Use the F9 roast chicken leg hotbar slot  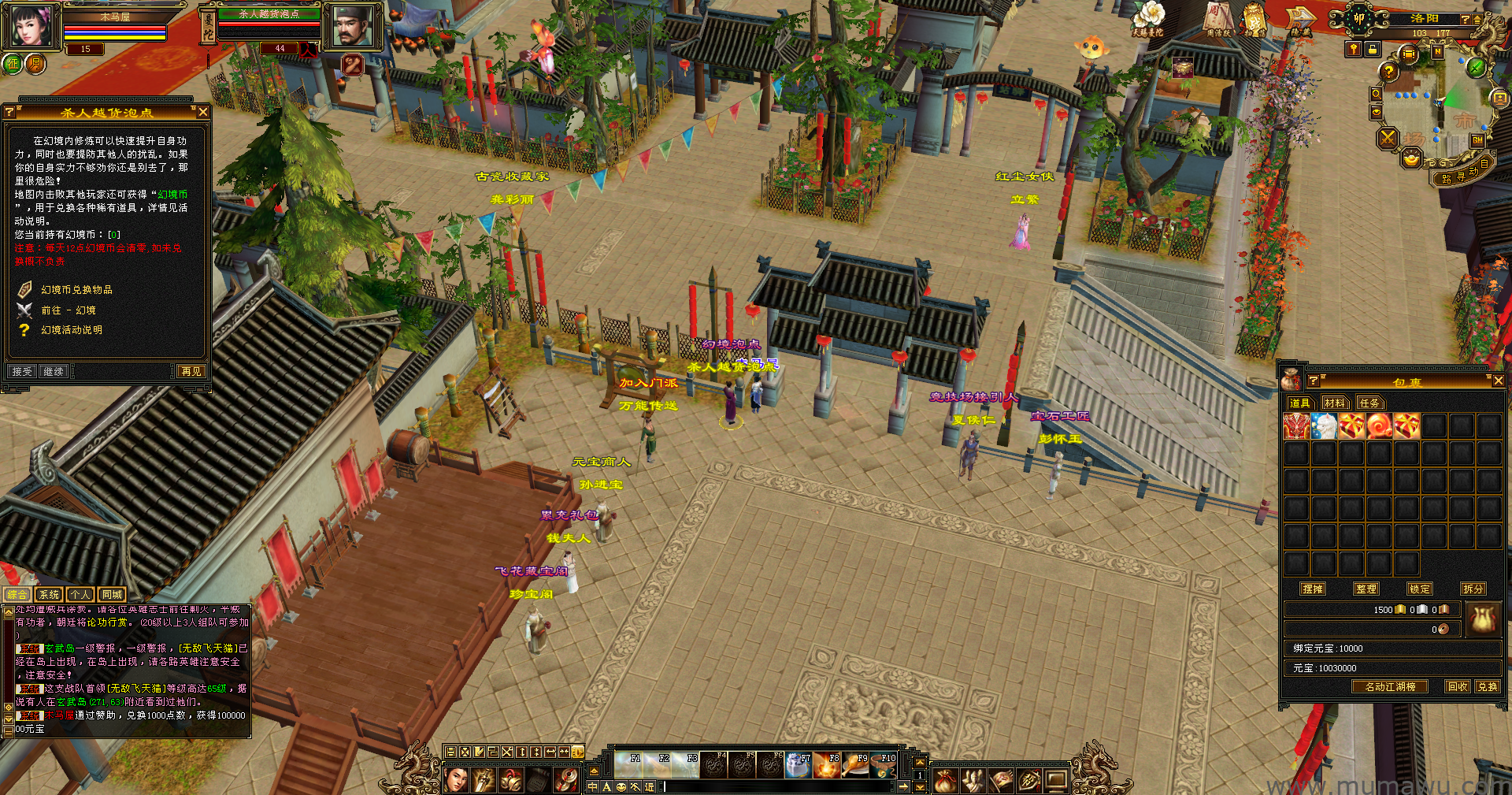click(x=856, y=765)
